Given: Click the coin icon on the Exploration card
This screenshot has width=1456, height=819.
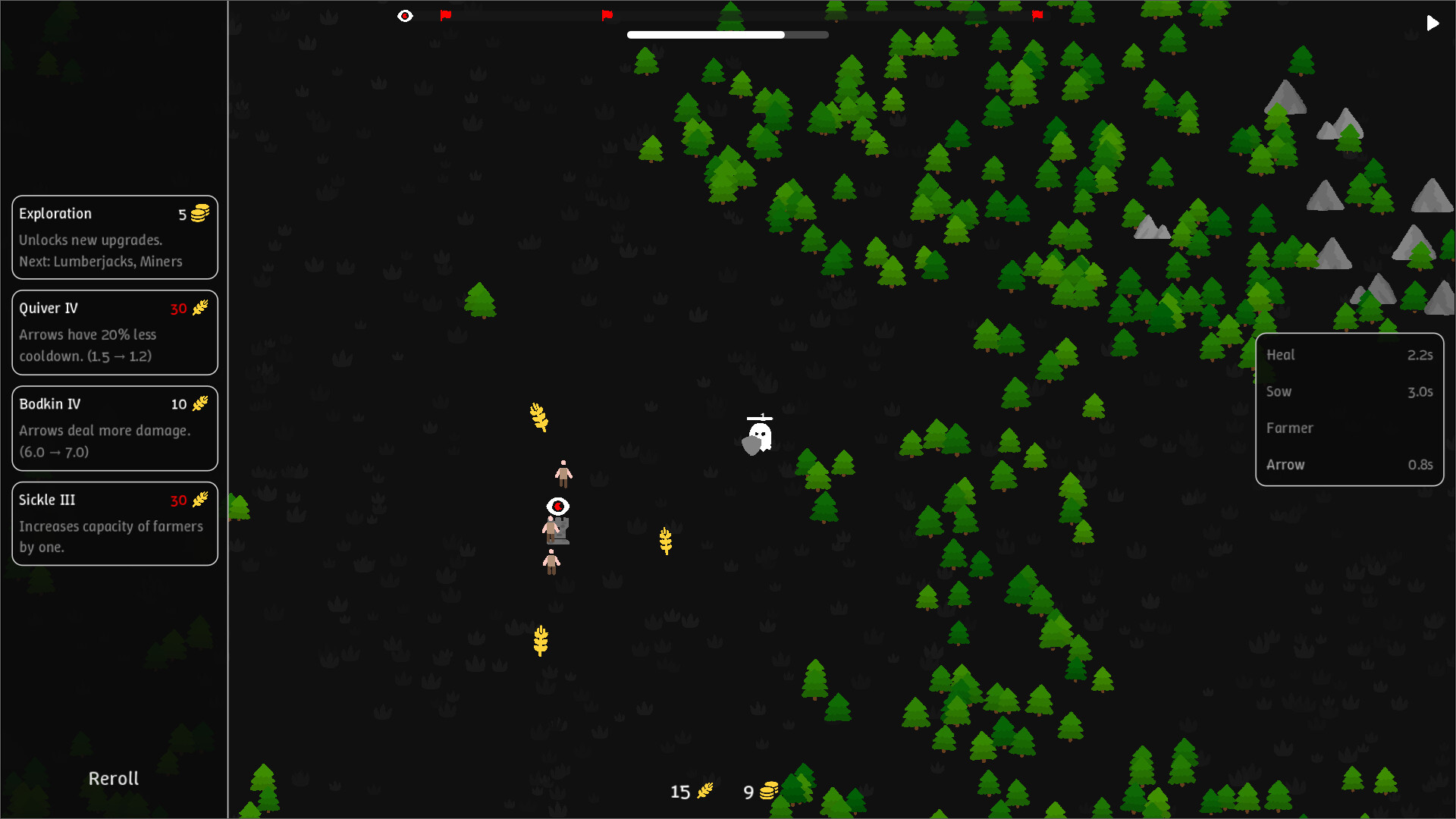Looking at the screenshot, I should [x=199, y=214].
